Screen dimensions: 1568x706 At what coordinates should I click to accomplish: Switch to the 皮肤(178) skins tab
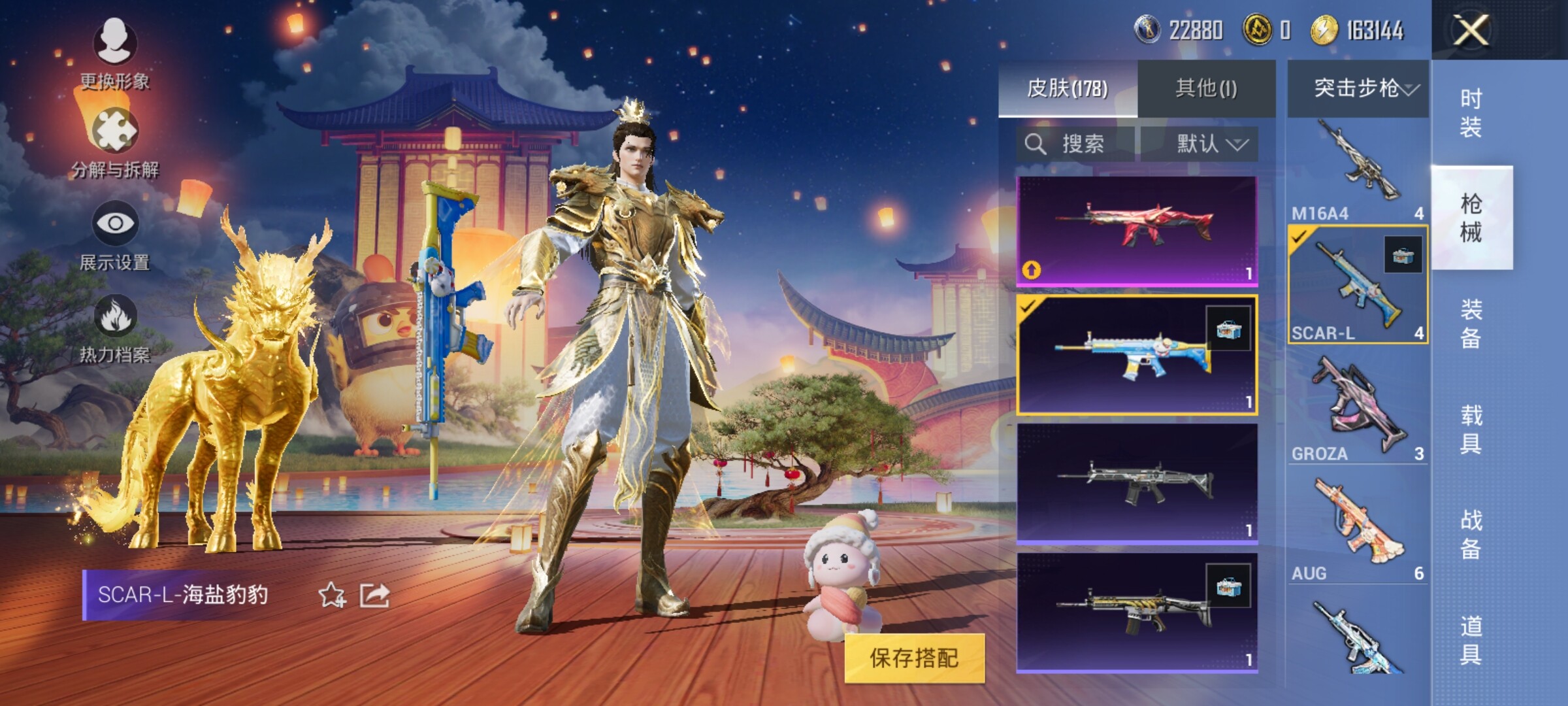pos(1068,88)
